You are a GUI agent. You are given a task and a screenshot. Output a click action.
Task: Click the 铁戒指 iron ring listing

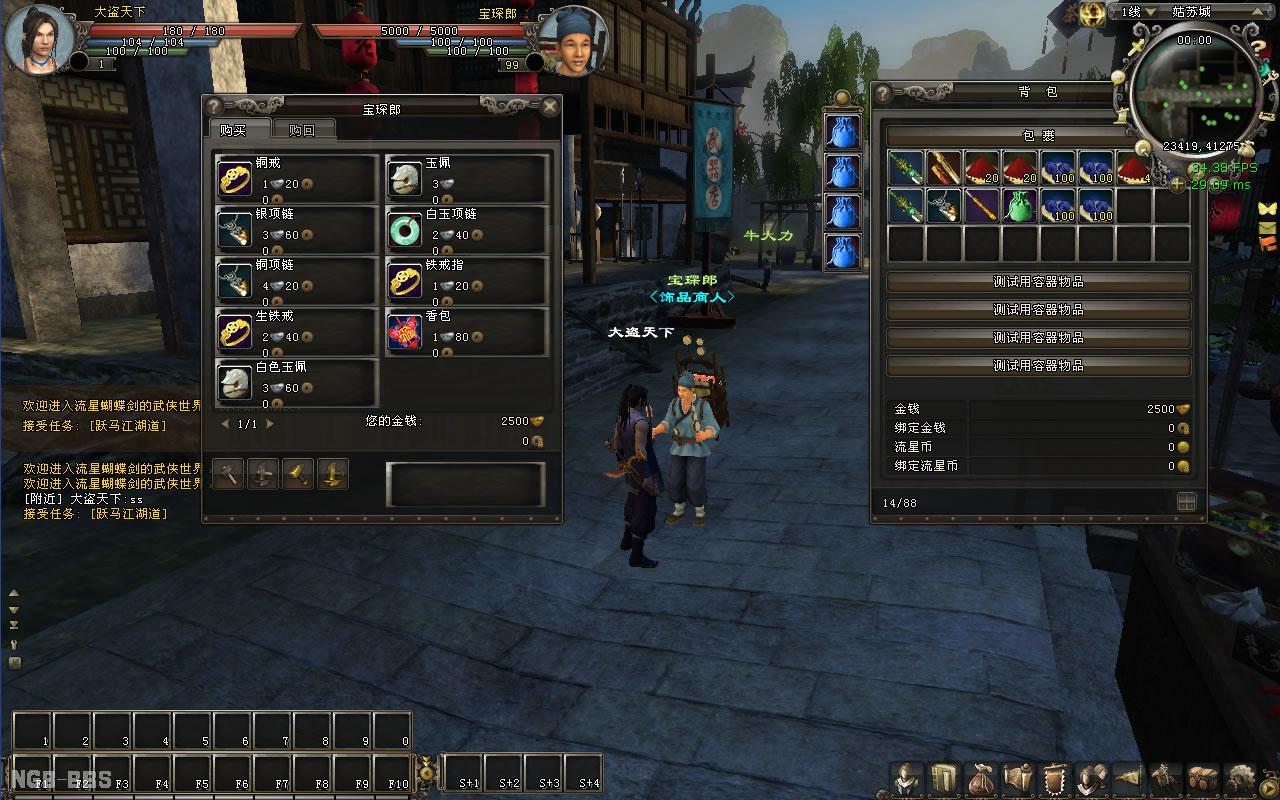(x=405, y=280)
